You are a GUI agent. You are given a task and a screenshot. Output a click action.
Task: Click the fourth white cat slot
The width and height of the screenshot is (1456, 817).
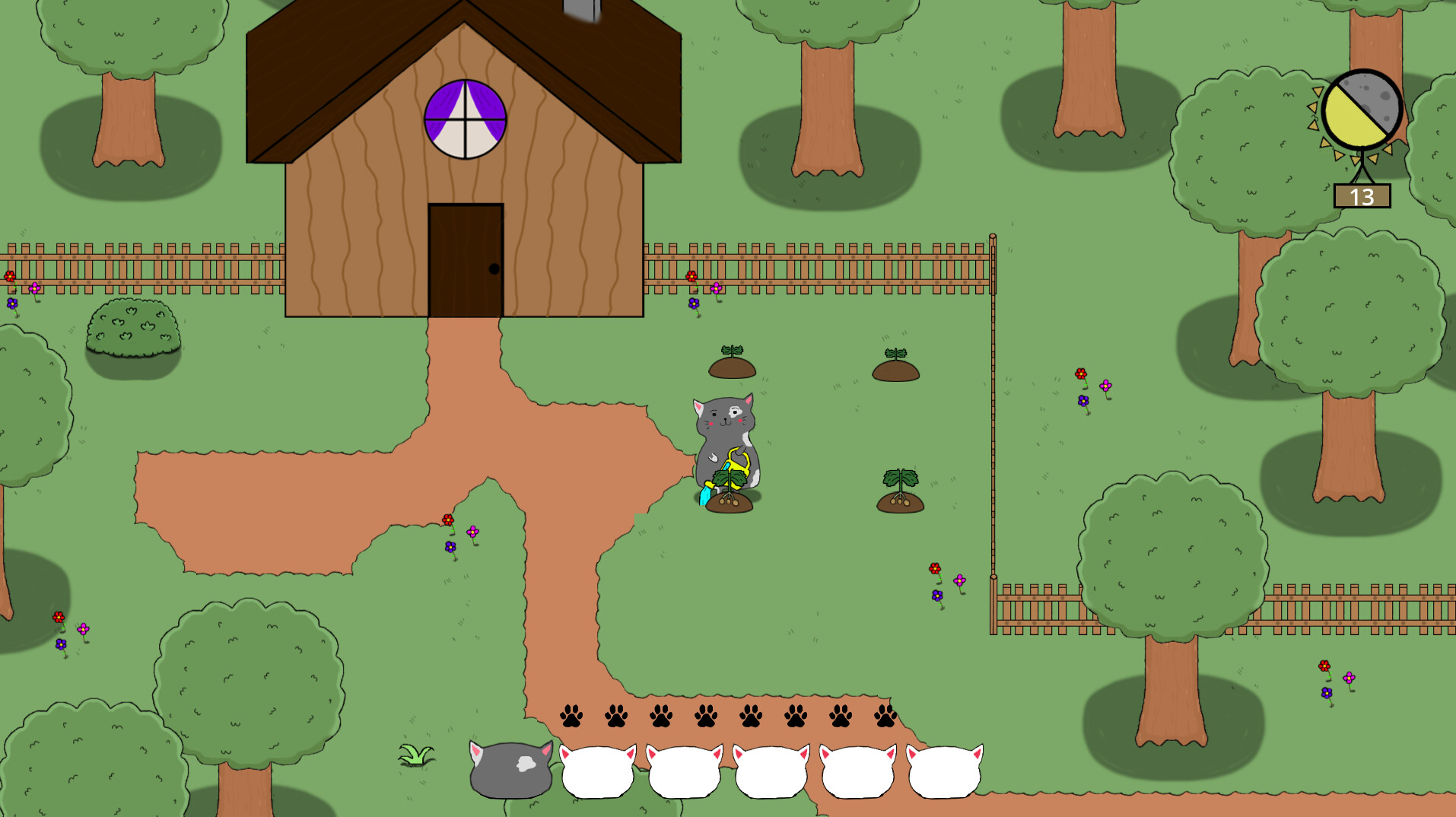(x=857, y=772)
